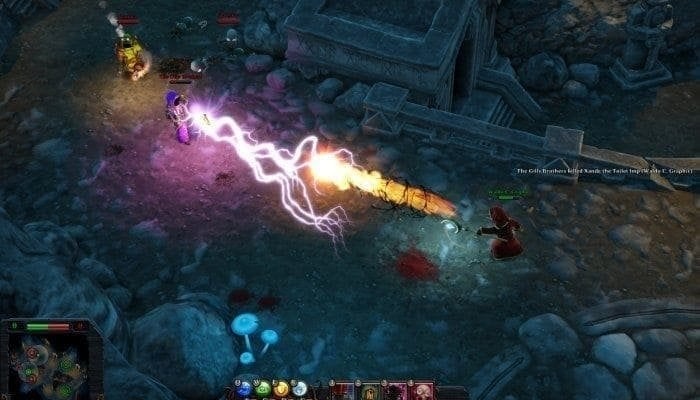This screenshot has height=400, width=700.
Task: Select the skull item slot
Action: (x=423, y=390)
